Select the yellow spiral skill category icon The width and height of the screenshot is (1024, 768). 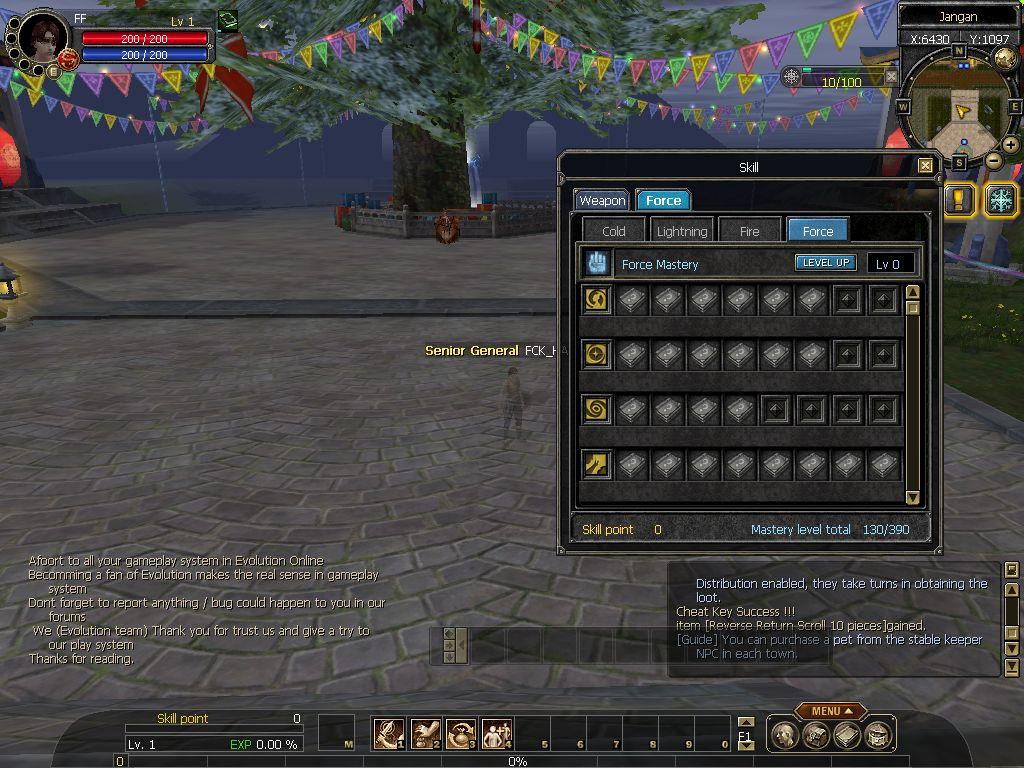tap(597, 410)
